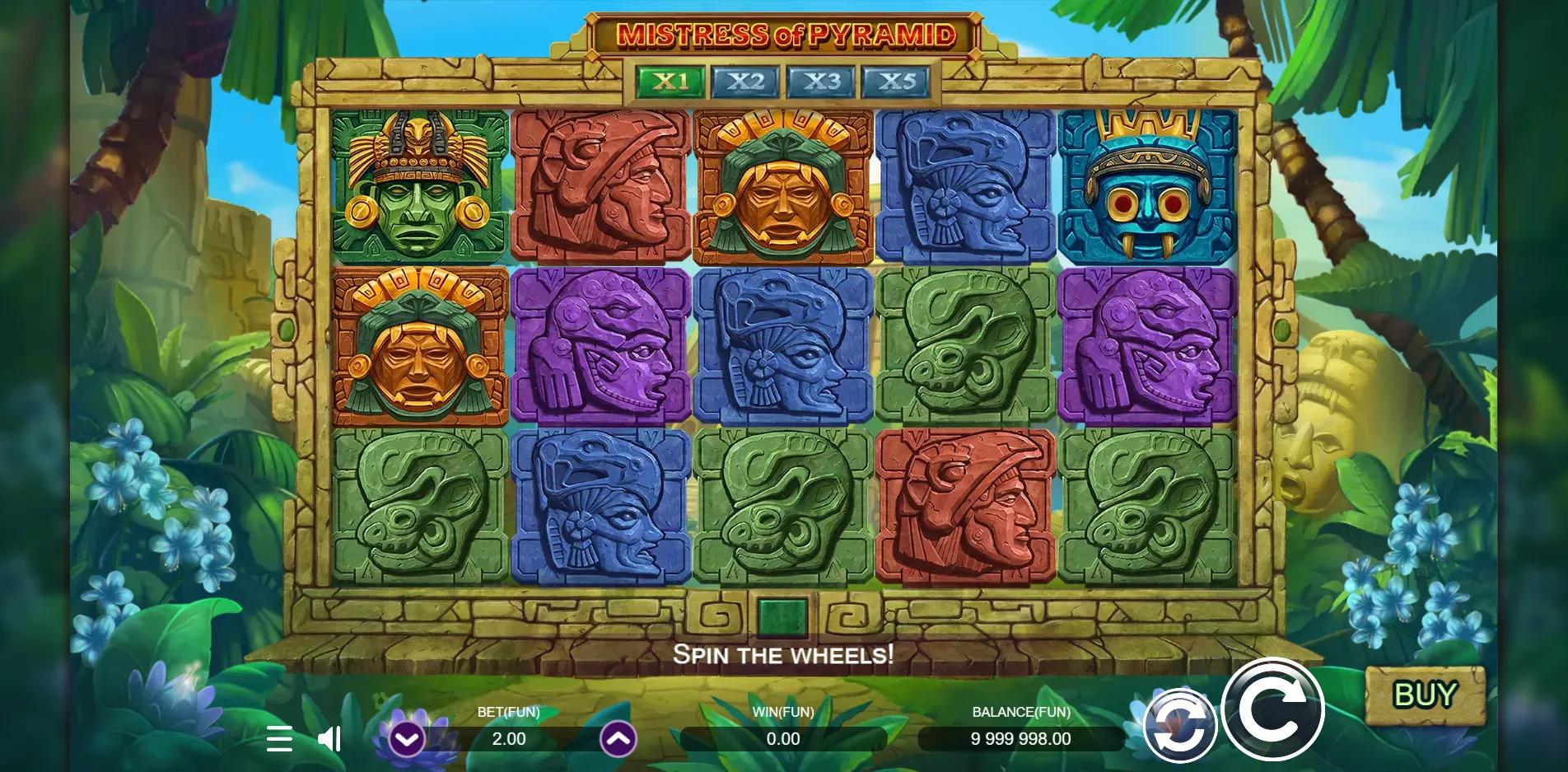Select the X5 multiplier tab

[894, 82]
